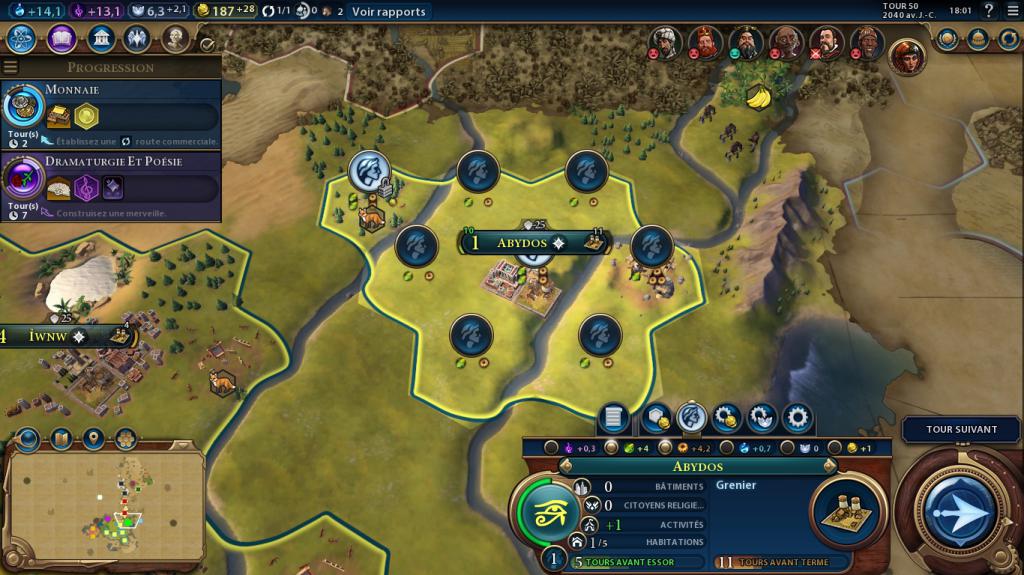Click the Voir rapports button
This screenshot has height=575, width=1024.
pos(388,12)
